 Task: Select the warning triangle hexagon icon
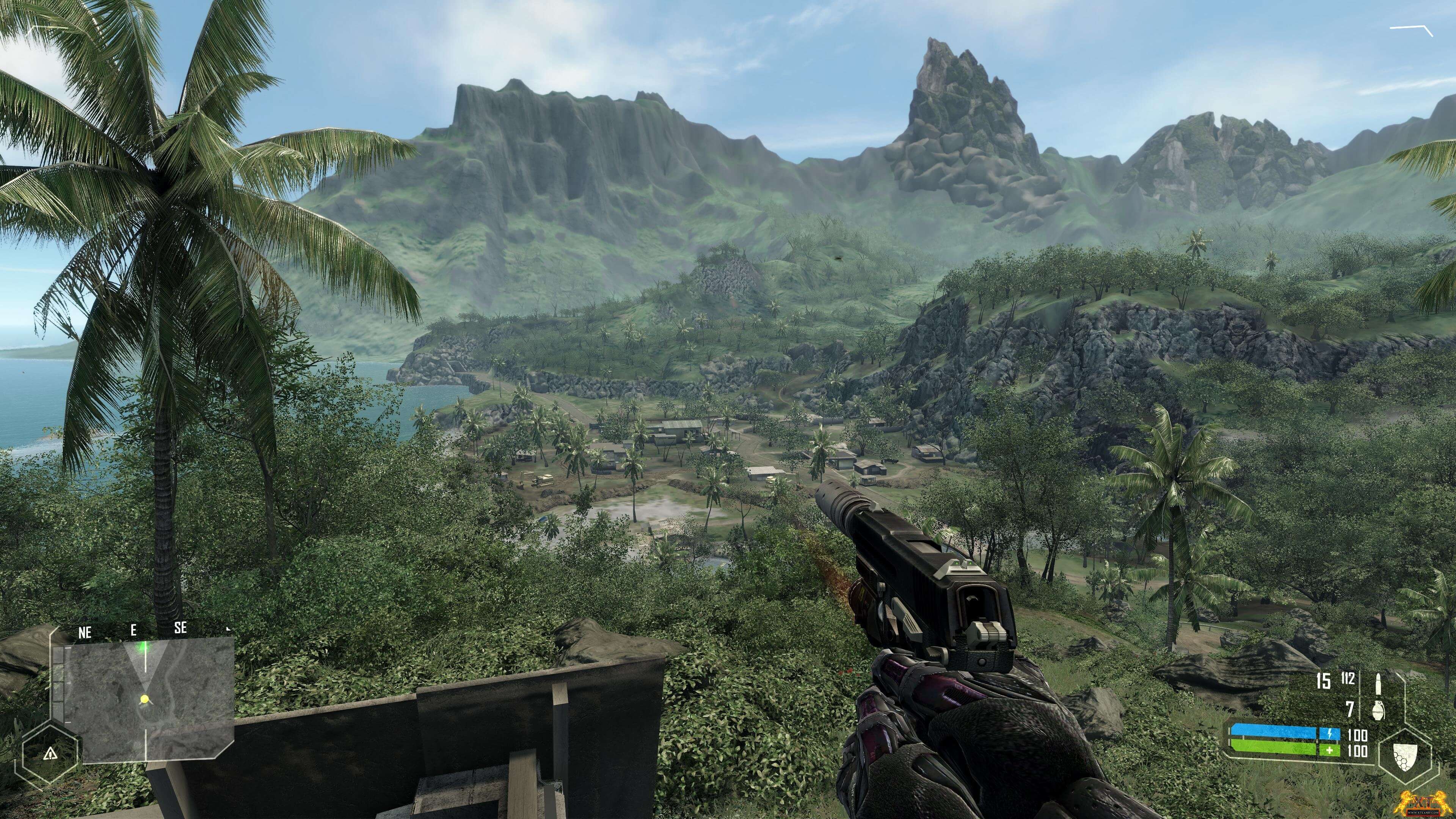click(50, 753)
